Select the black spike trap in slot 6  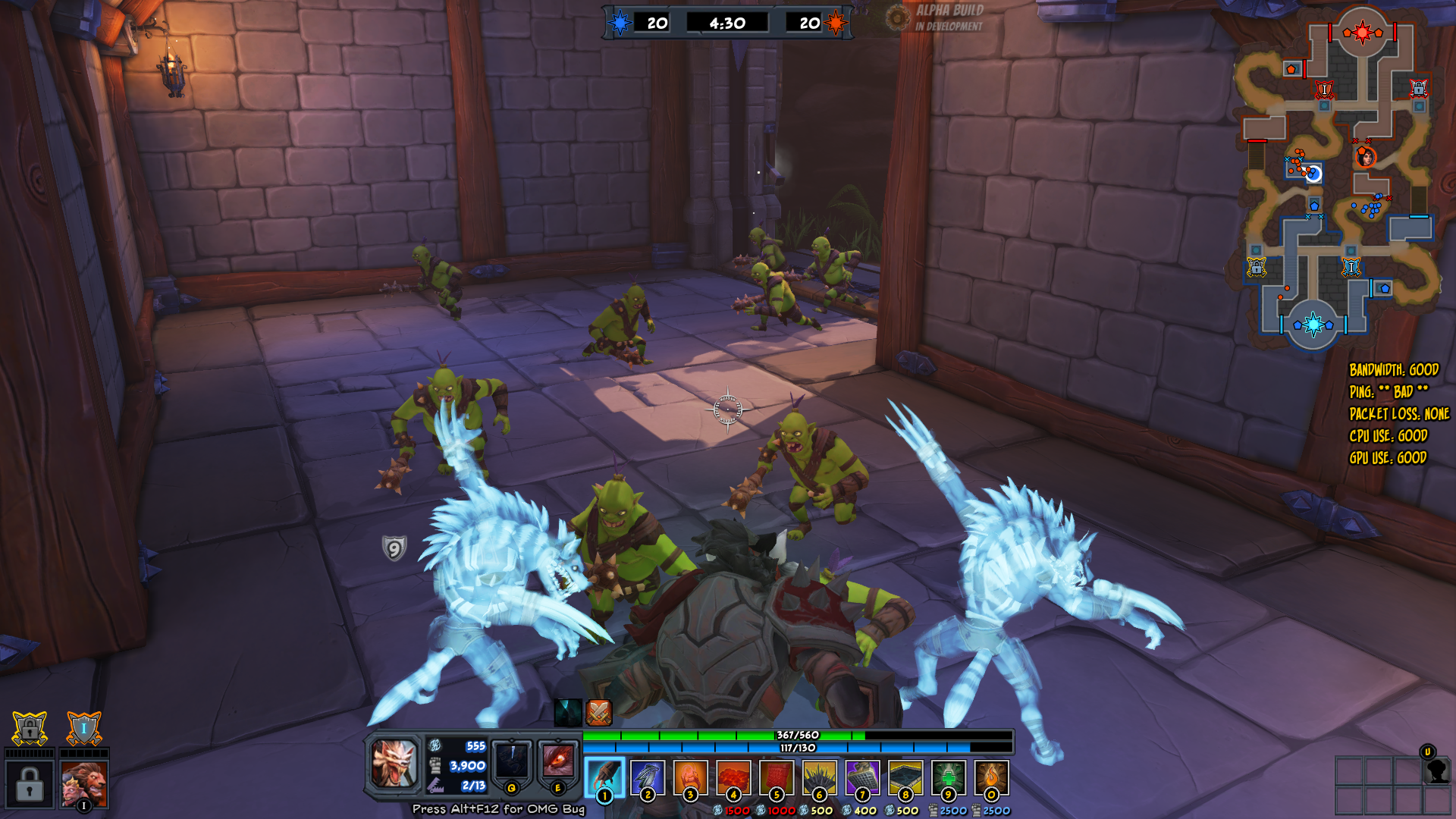tap(819, 777)
